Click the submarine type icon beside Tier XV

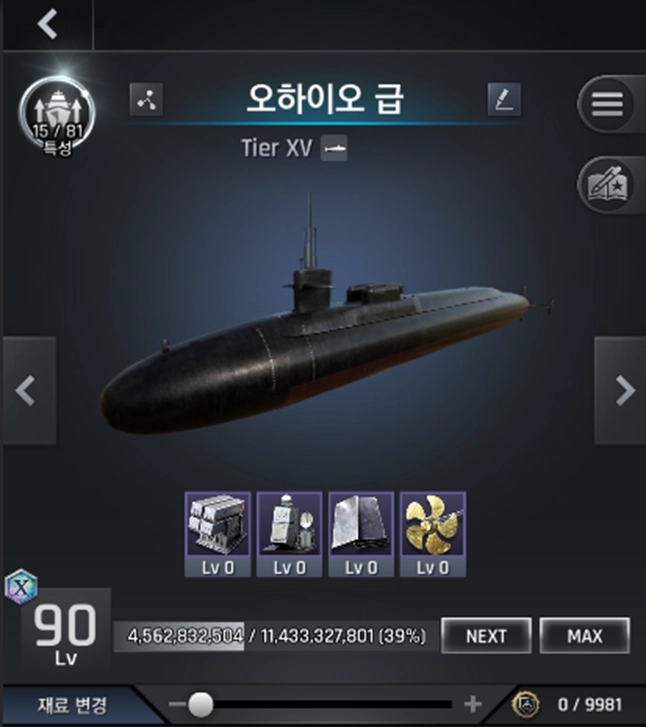point(334,149)
